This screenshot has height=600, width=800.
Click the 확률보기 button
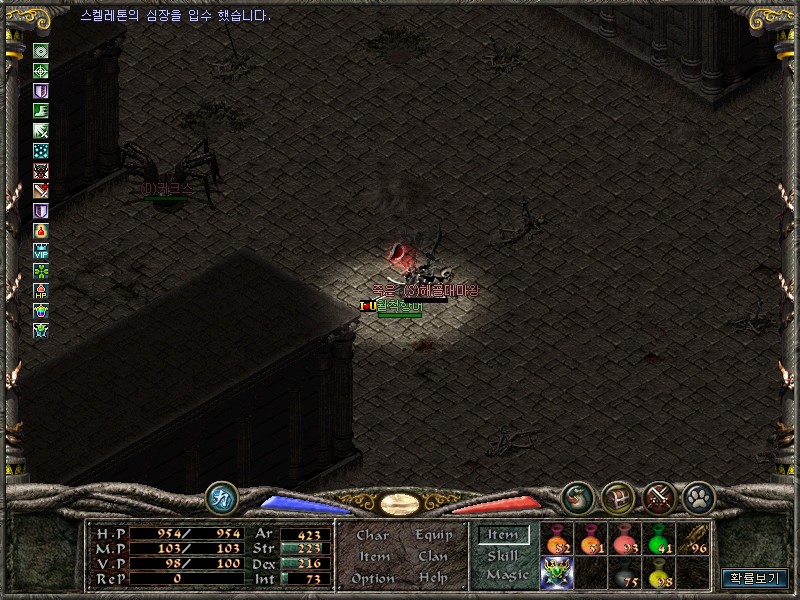(755, 578)
